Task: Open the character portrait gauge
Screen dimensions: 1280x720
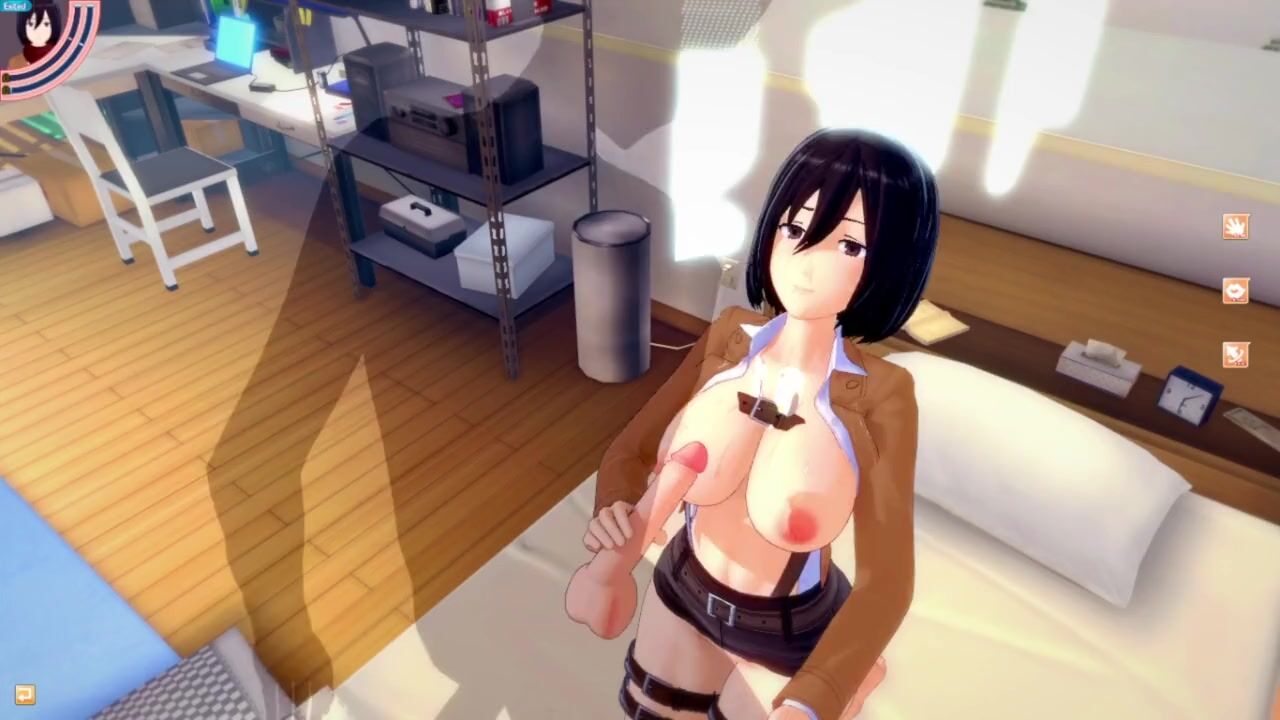Action: (42, 40)
